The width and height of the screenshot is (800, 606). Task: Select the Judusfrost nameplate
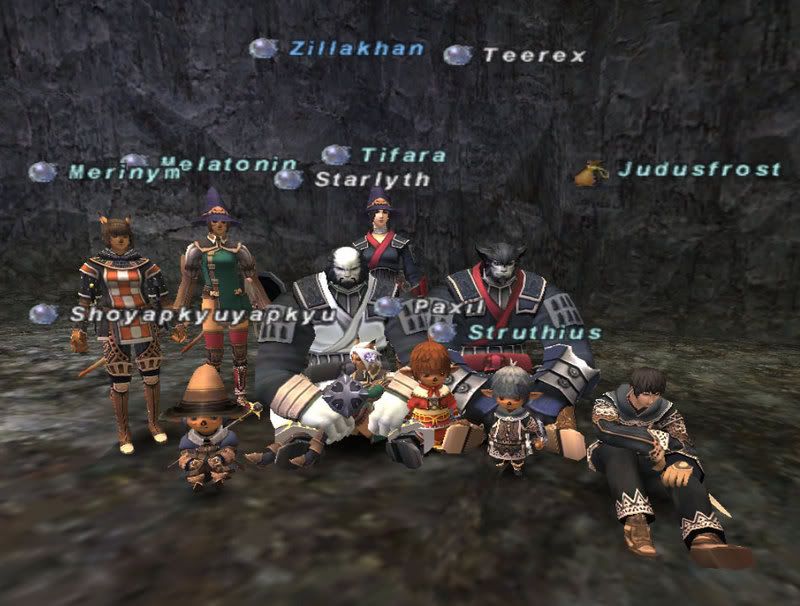click(699, 169)
